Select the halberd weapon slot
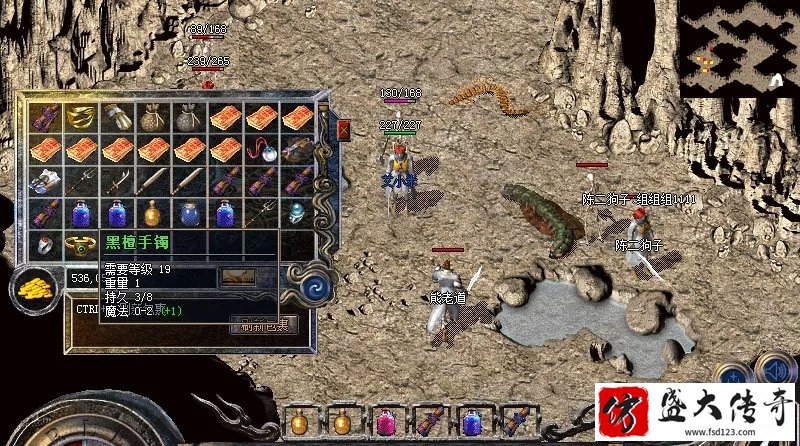 tap(81, 181)
